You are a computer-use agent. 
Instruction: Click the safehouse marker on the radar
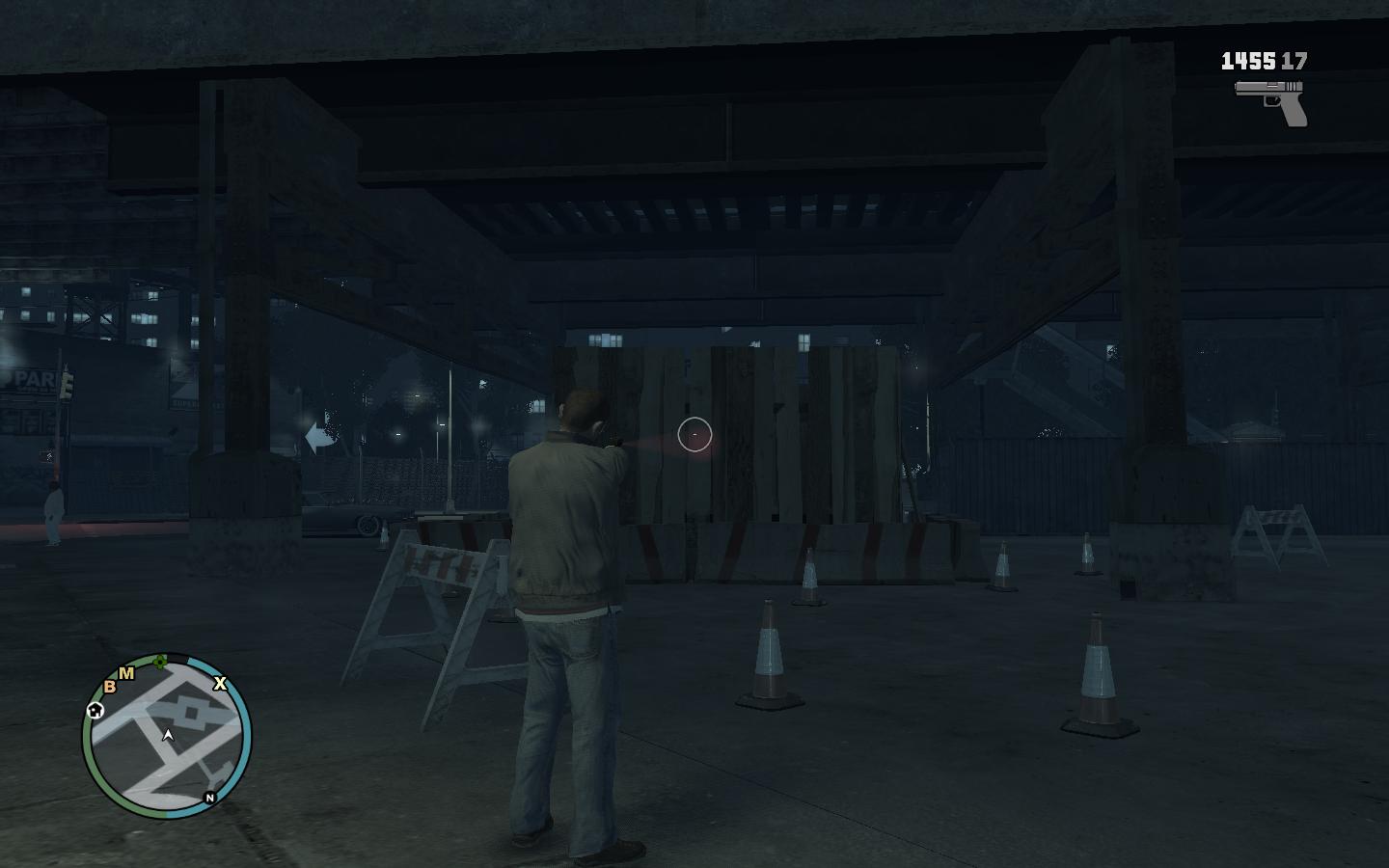coord(95,711)
